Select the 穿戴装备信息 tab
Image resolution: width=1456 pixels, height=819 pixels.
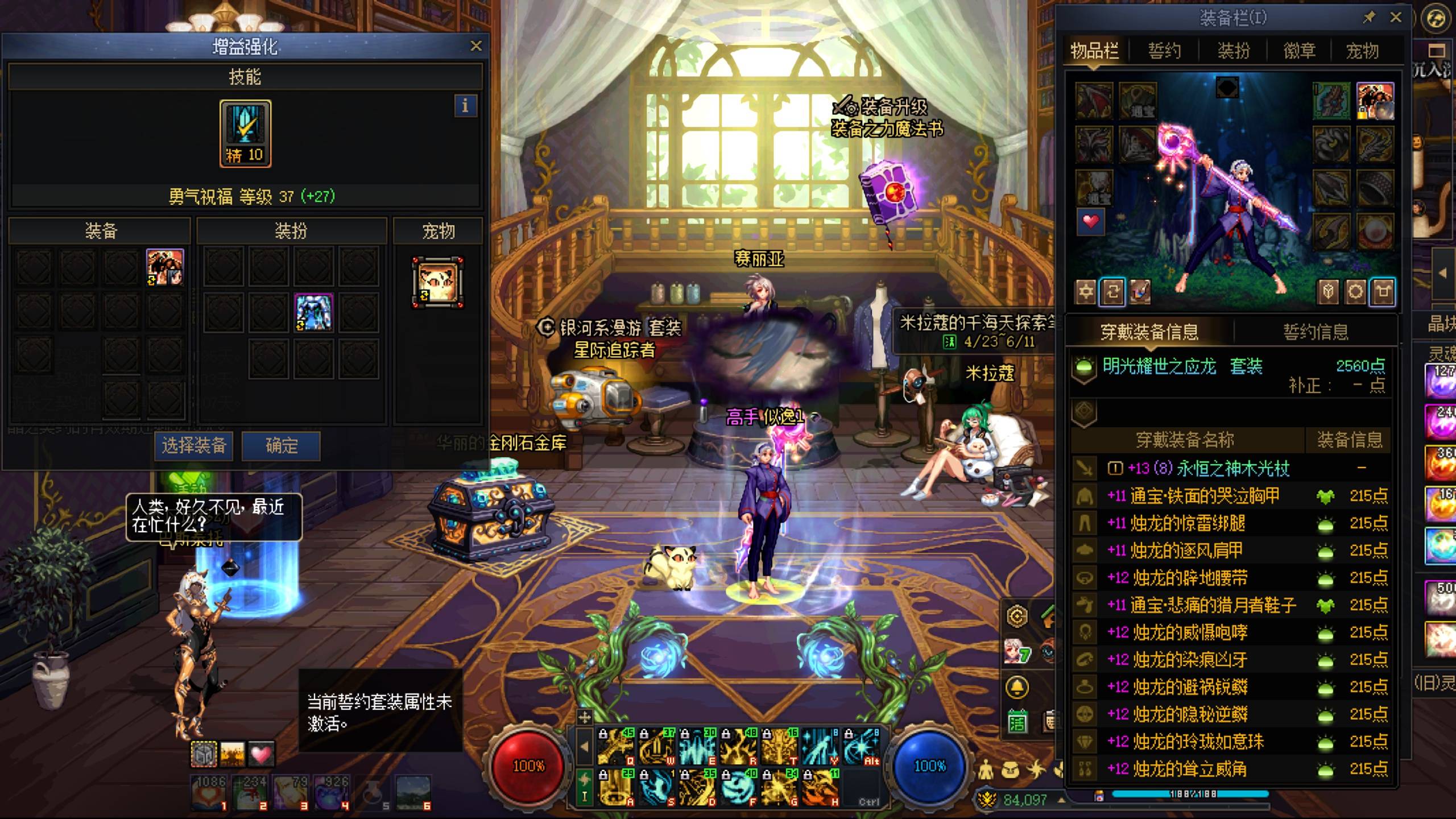[x=1149, y=332]
